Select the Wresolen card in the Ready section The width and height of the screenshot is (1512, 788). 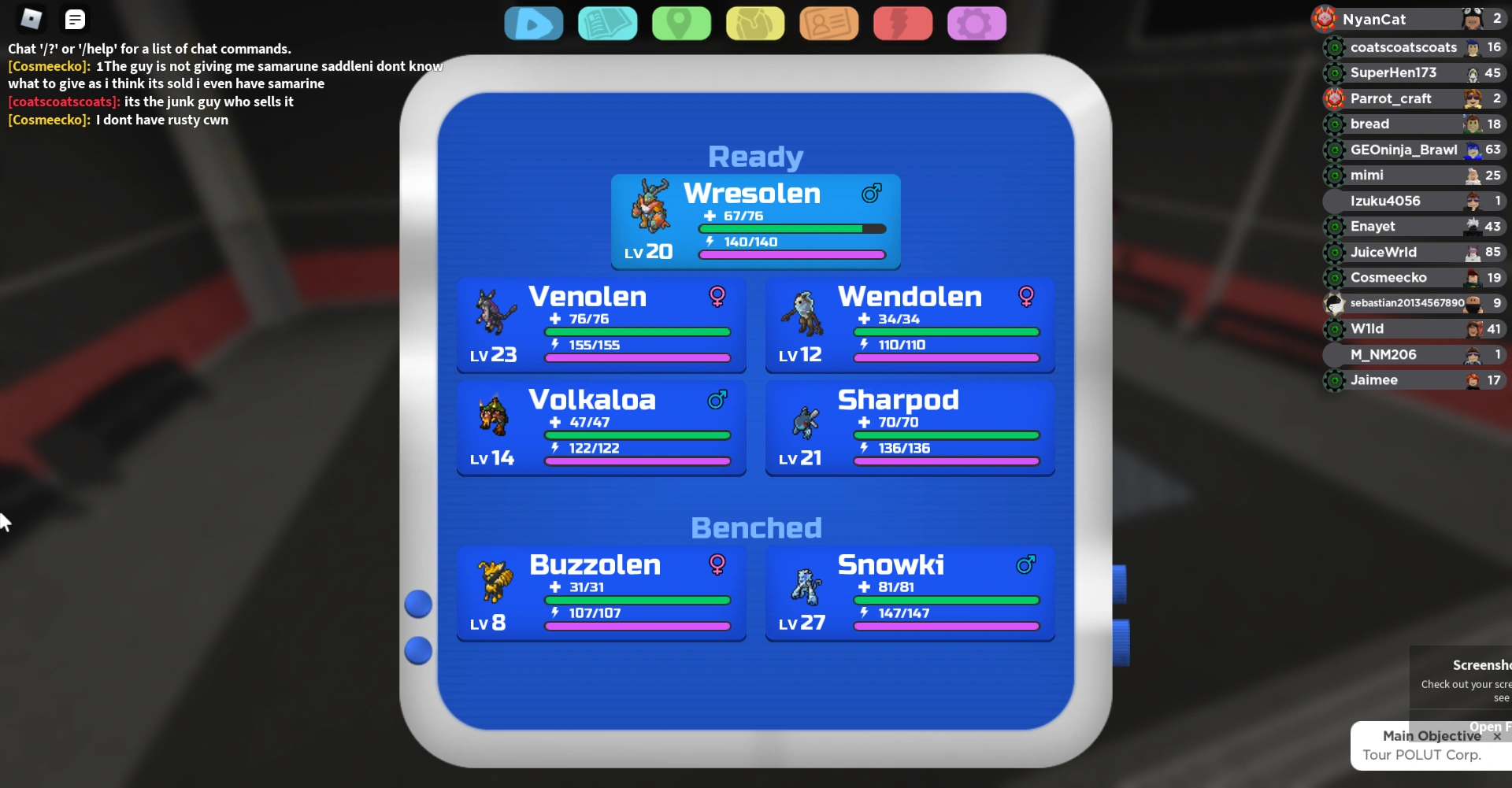pos(754,221)
